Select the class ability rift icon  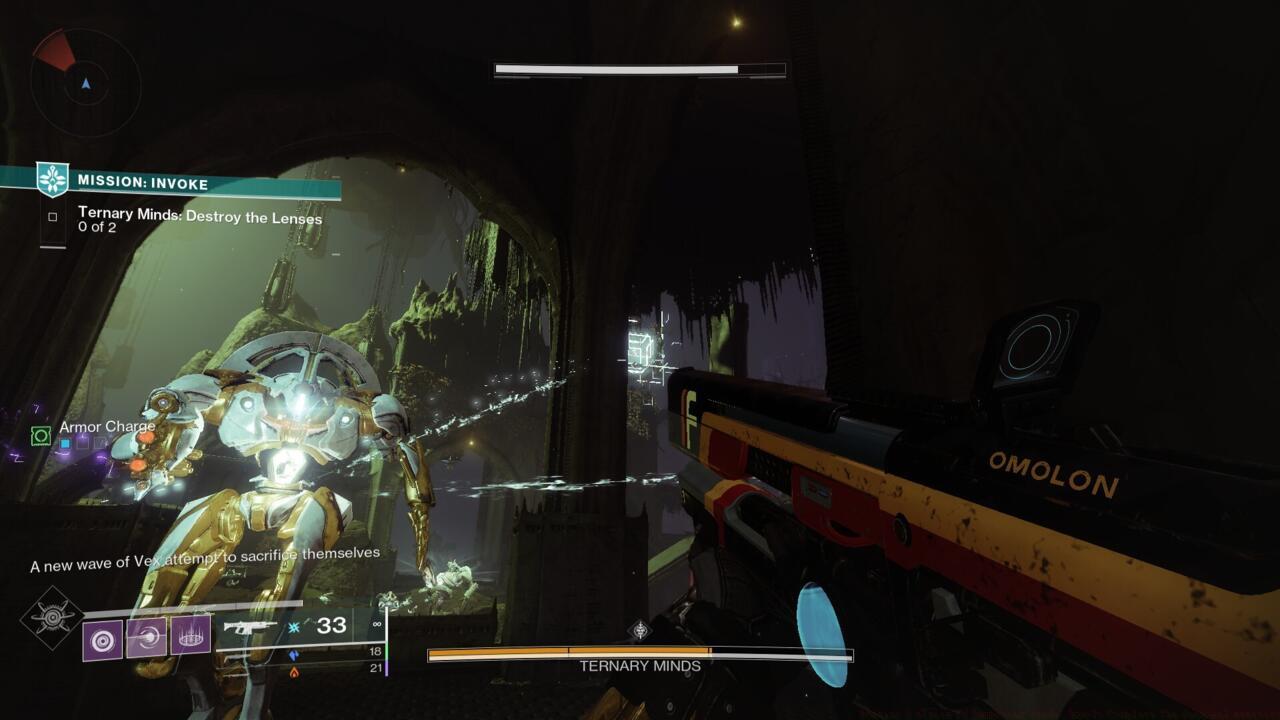click(x=188, y=637)
